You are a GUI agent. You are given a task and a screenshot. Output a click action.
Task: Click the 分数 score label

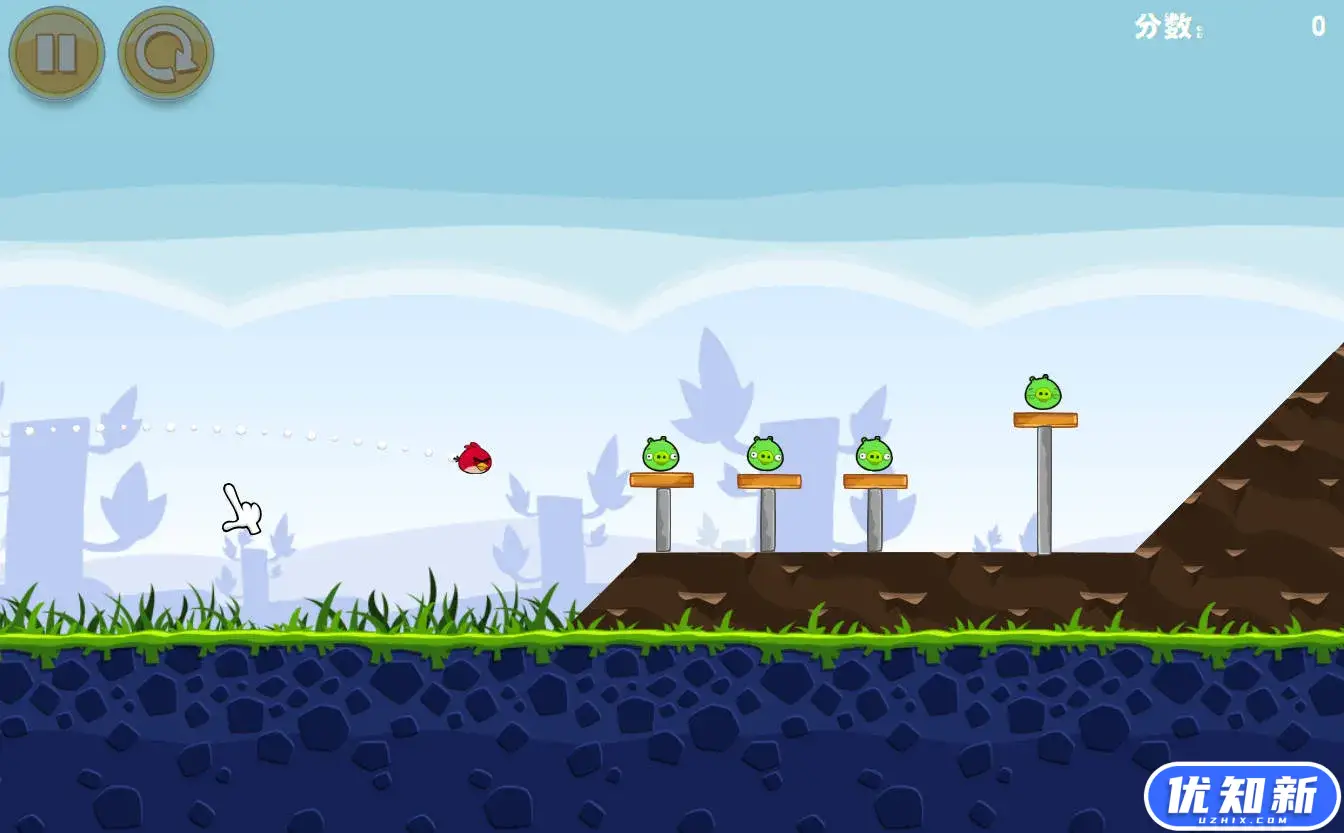coord(1163,26)
